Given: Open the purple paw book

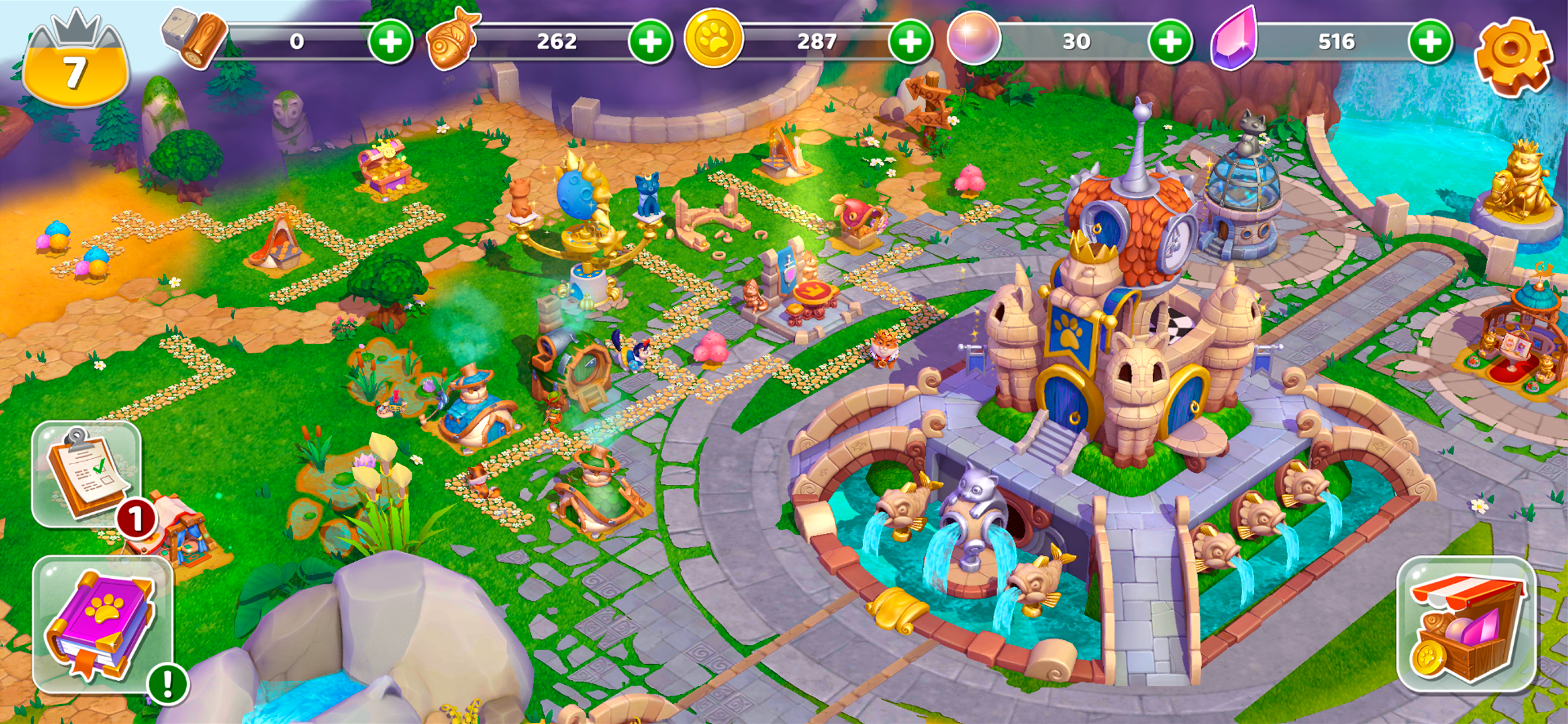Looking at the screenshot, I should (102, 624).
